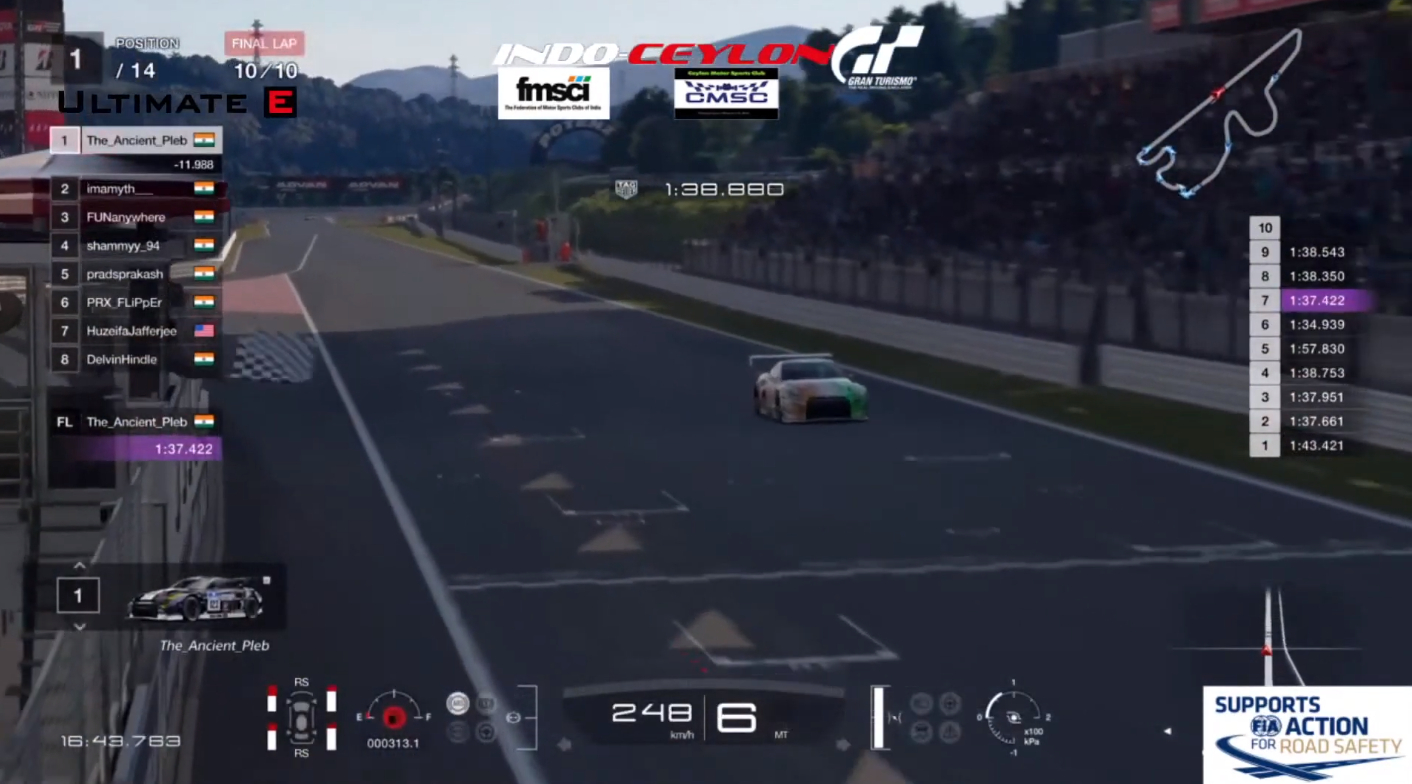This screenshot has height=784, width=1412.
Task: Click the up arrow above car selector
Action: (x=79, y=566)
